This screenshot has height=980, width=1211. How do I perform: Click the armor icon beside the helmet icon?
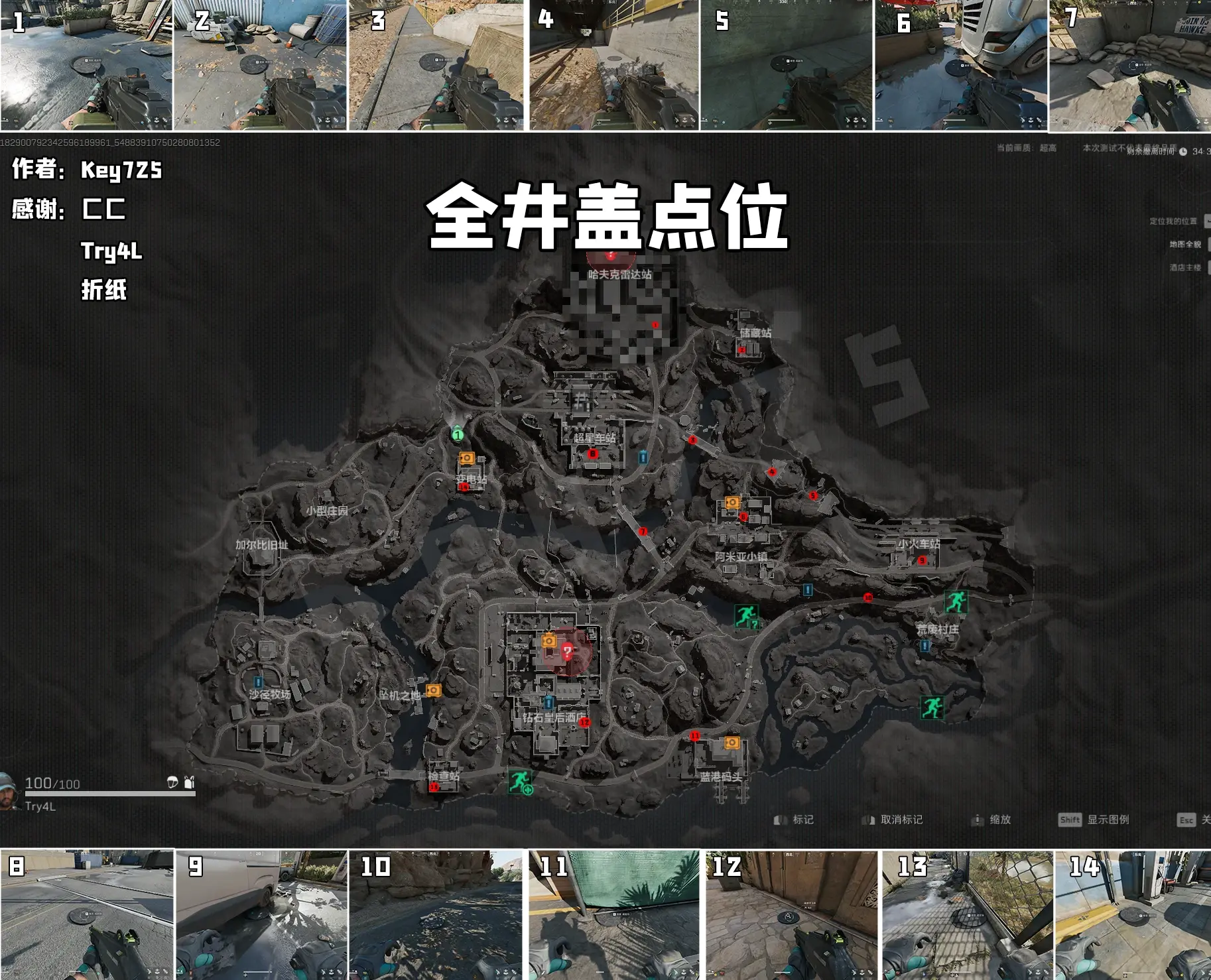(189, 783)
